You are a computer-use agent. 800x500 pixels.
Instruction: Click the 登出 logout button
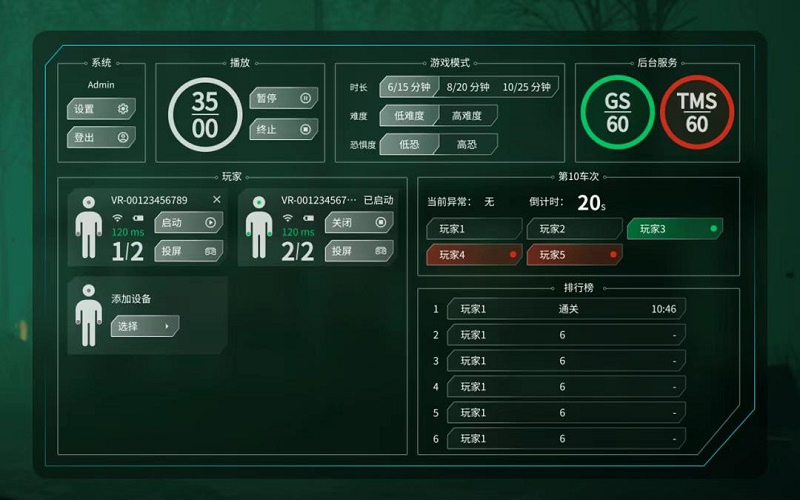click(100, 137)
